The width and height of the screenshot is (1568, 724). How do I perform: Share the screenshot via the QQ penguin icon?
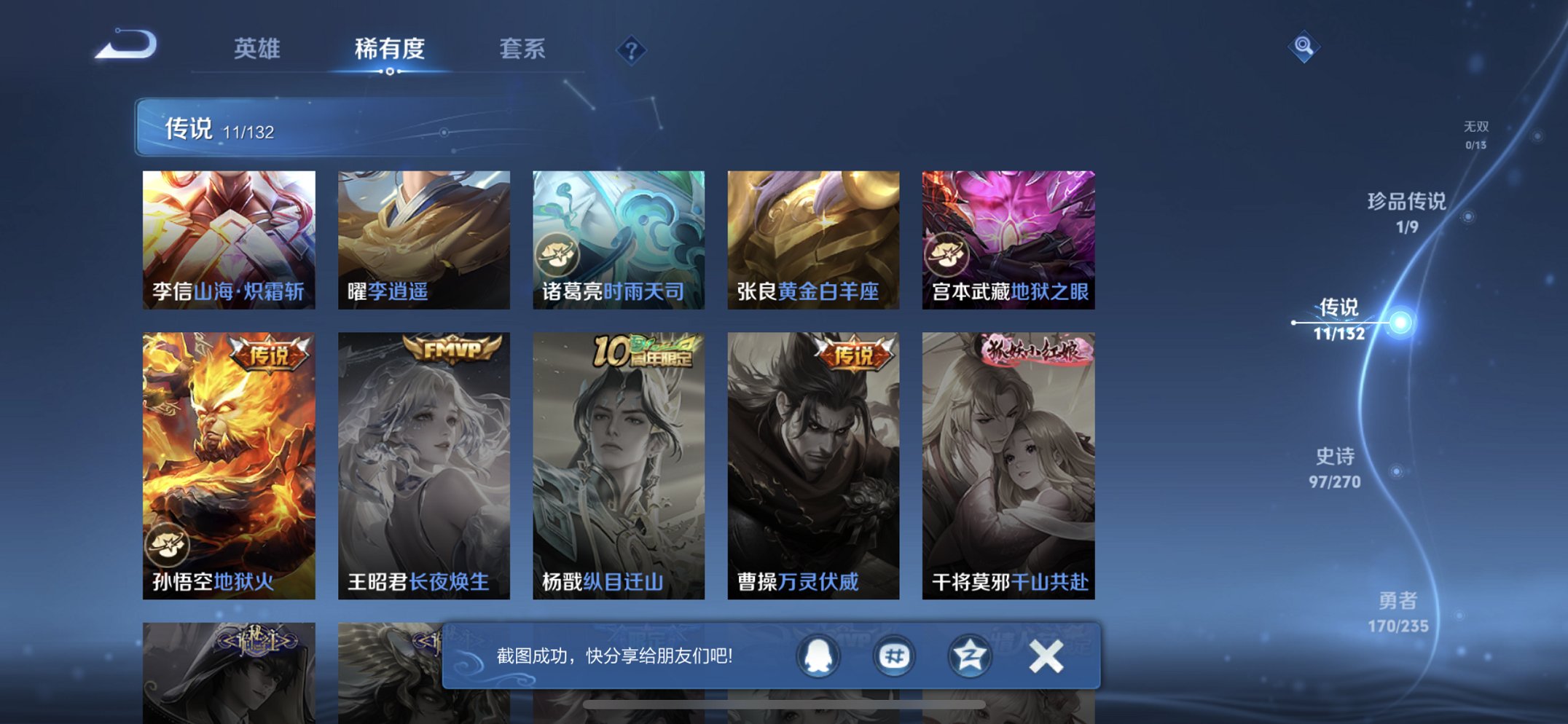click(819, 655)
